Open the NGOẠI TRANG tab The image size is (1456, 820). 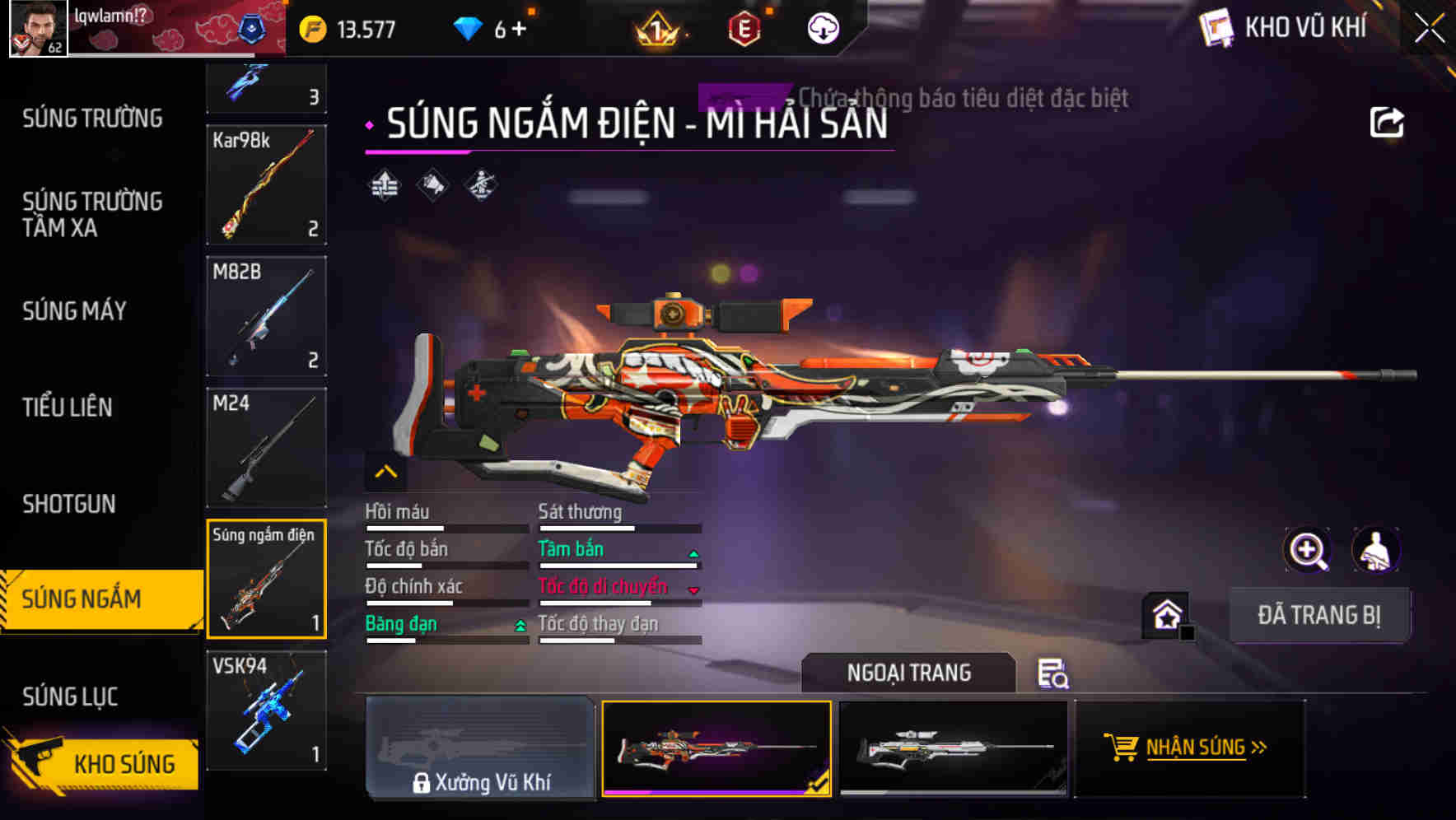pyautogui.click(x=908, y=673)
